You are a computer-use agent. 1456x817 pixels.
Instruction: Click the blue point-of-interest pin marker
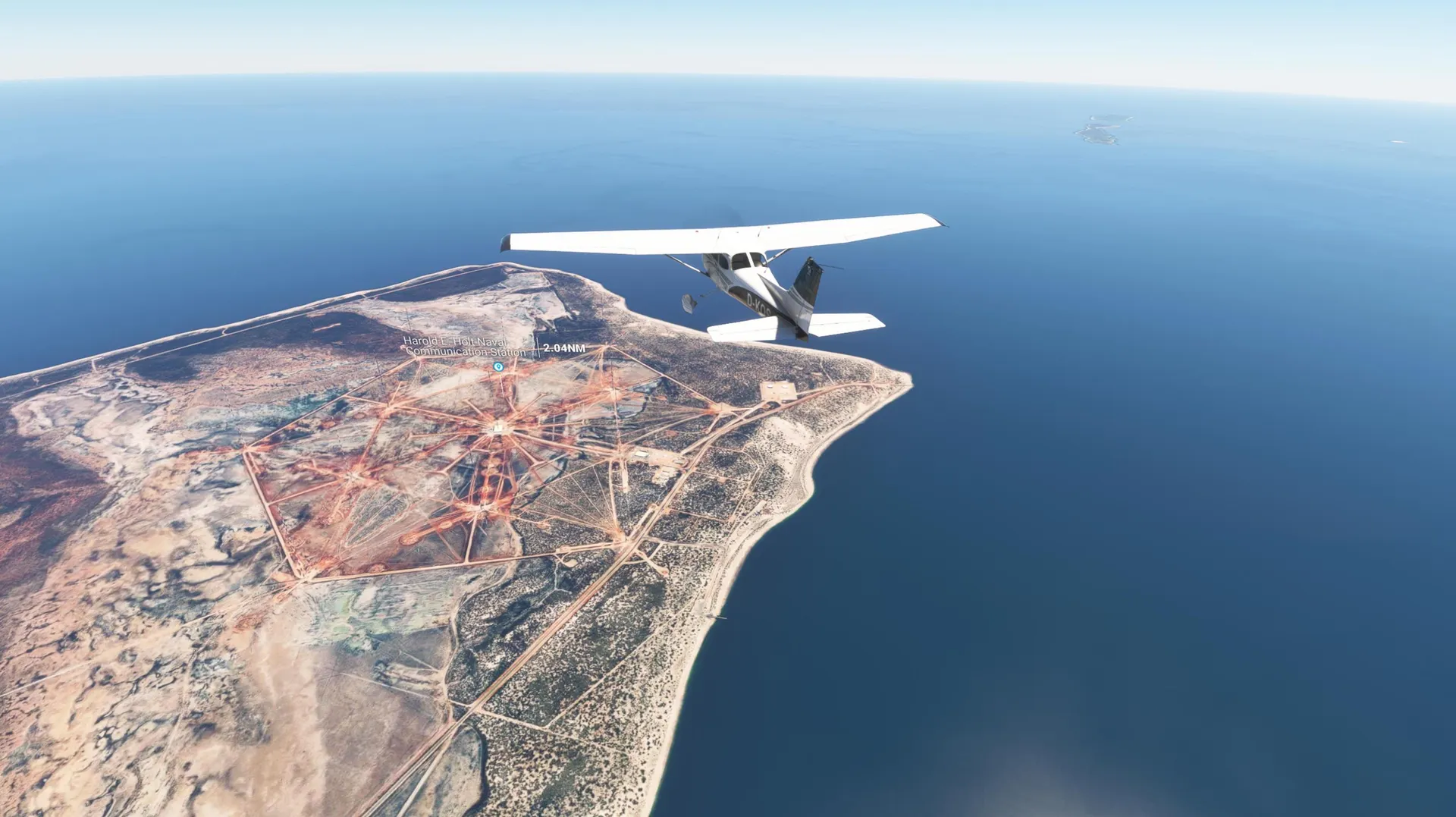[x=498, y=366]
